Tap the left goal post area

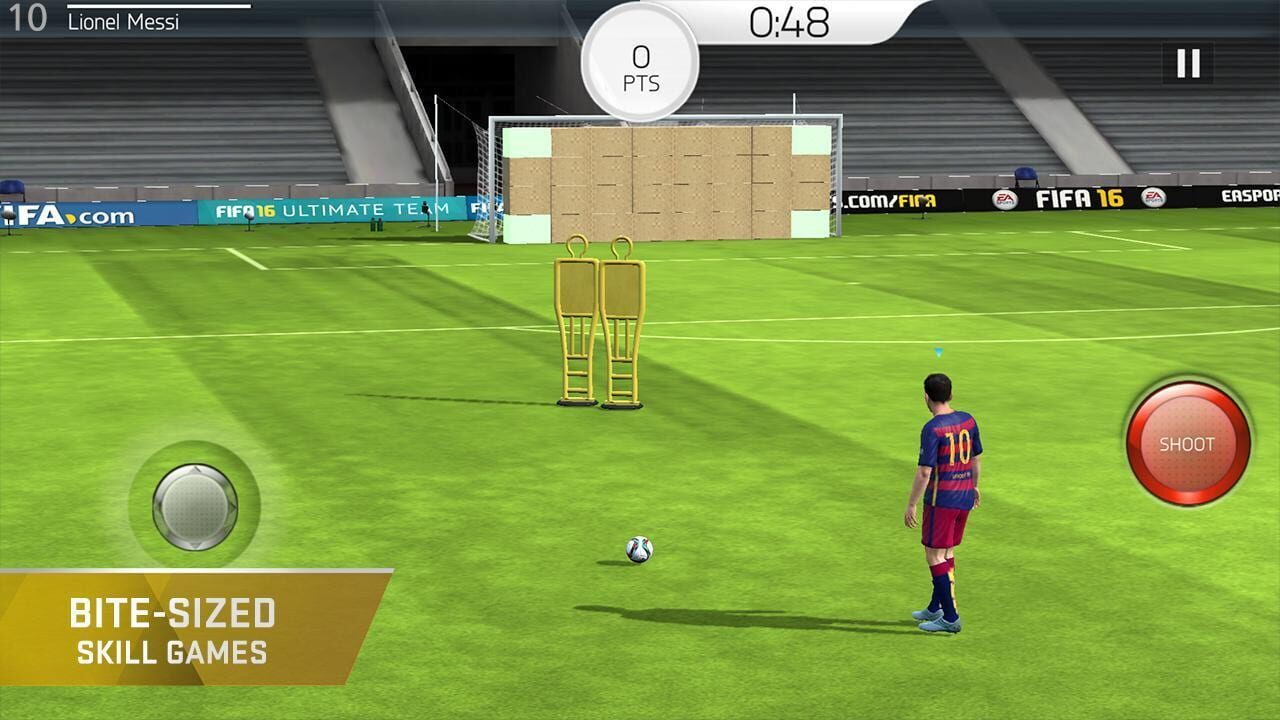pos(492,180)
